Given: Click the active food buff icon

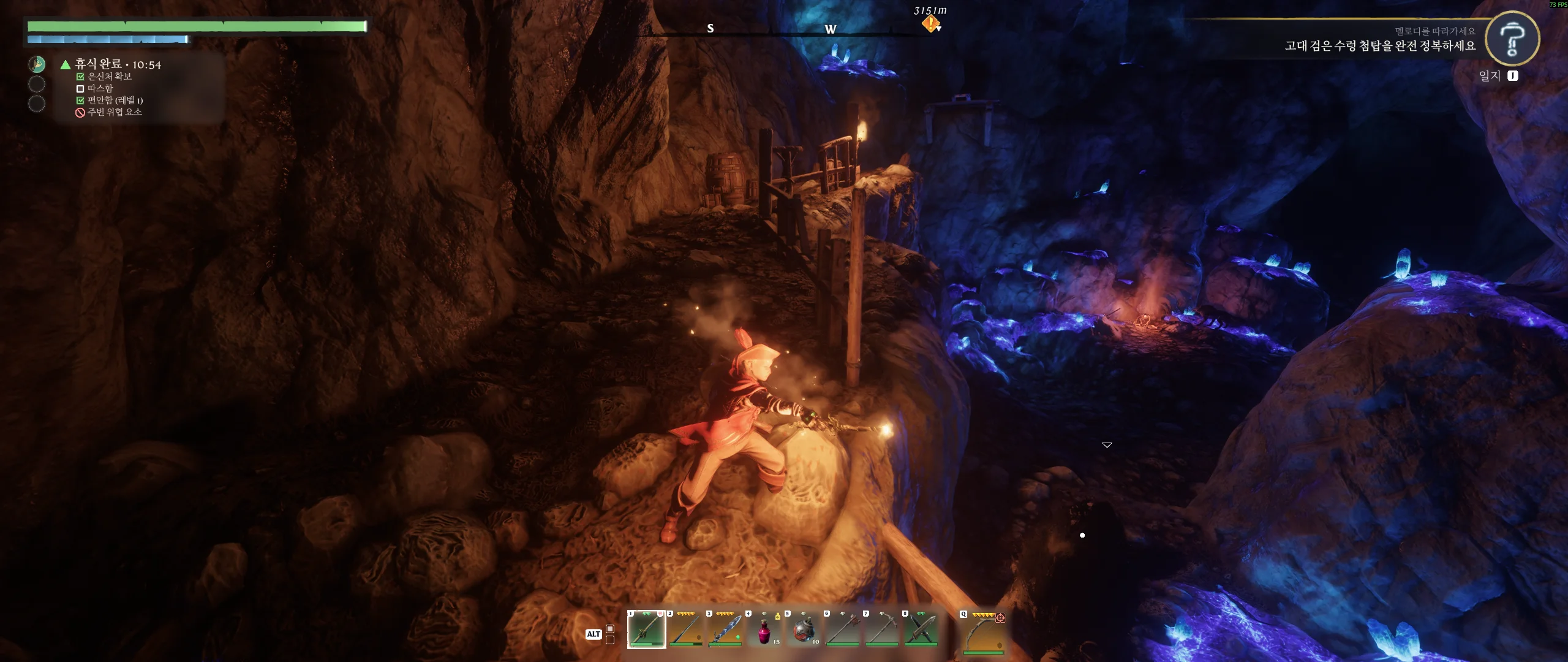Looking at the screenshot, I should [x=37, y=64].
